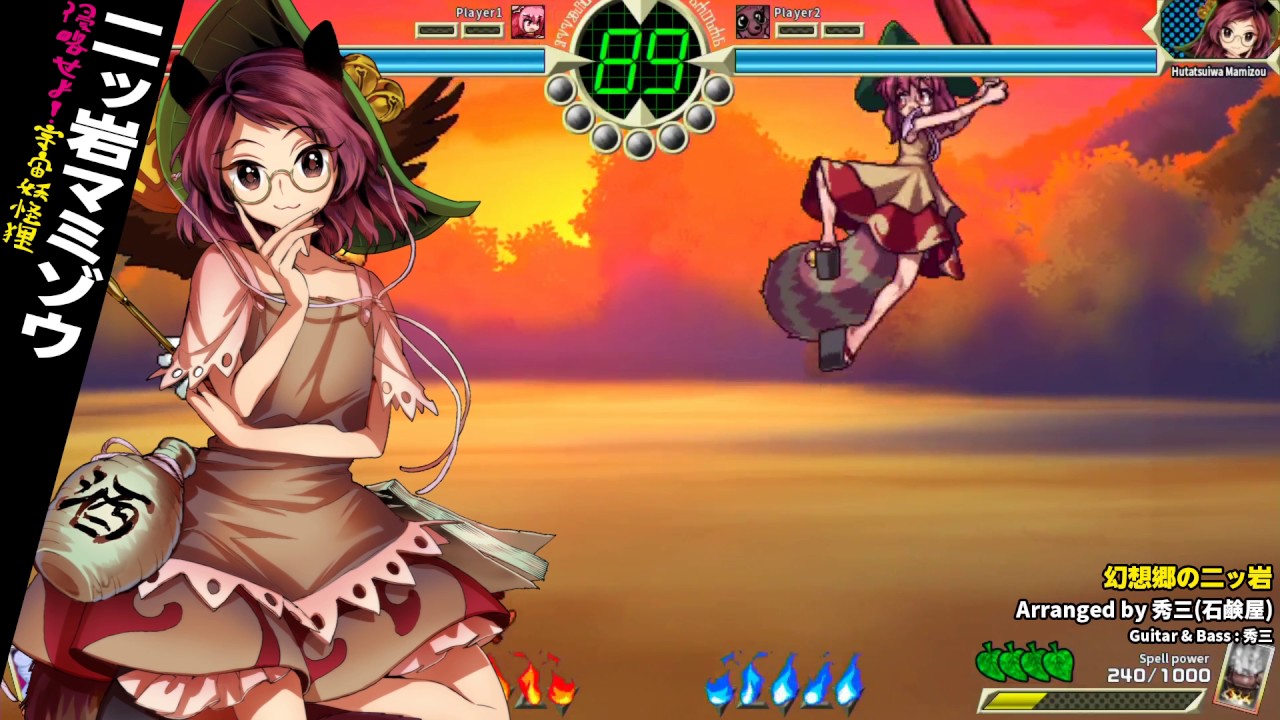Viewport: 1280px width, 720px height.
Task: Toggle the leftmost round counter orb under timer
Action: click(x=558, y=90)
